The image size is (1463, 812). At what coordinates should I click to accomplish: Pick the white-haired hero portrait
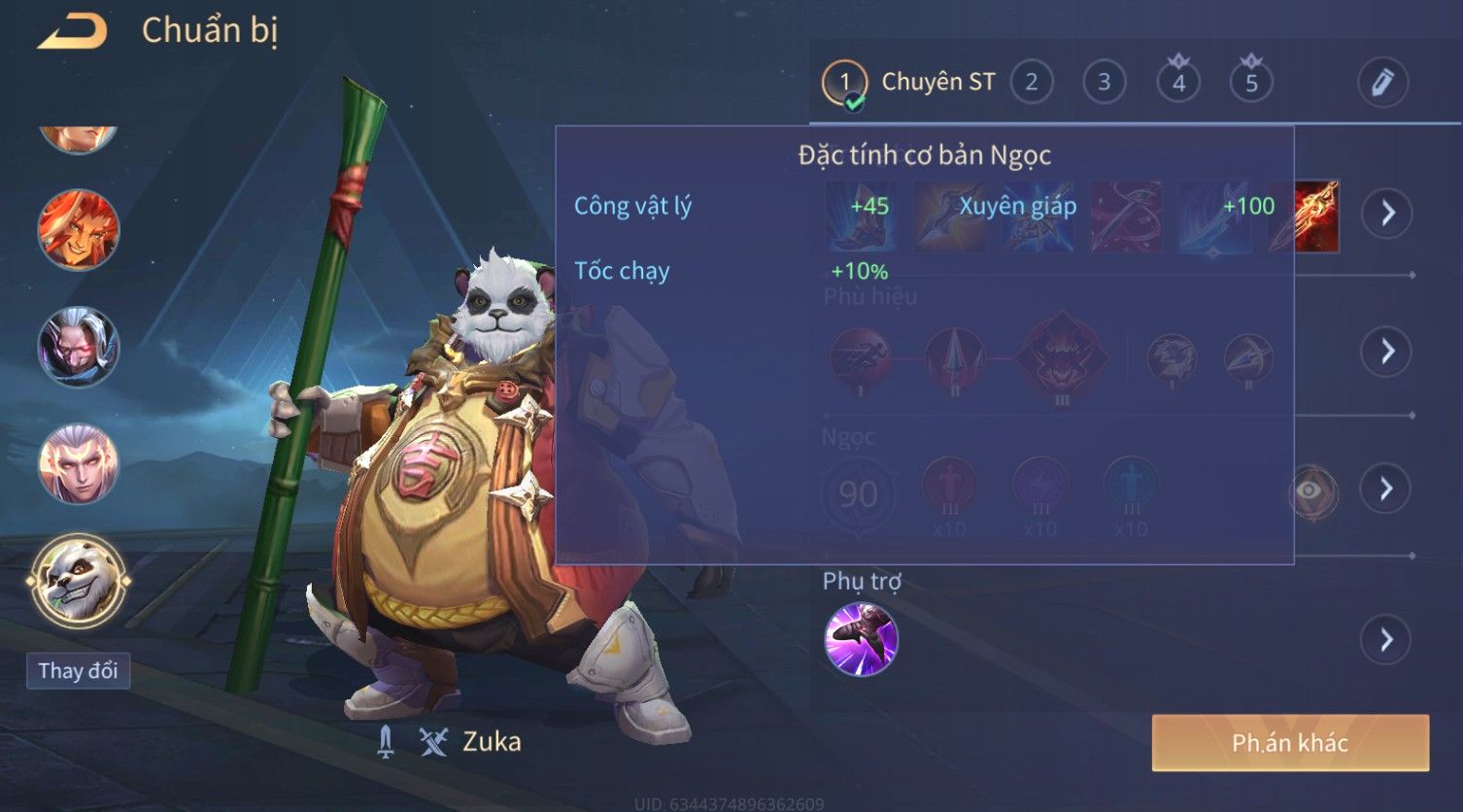79,464
